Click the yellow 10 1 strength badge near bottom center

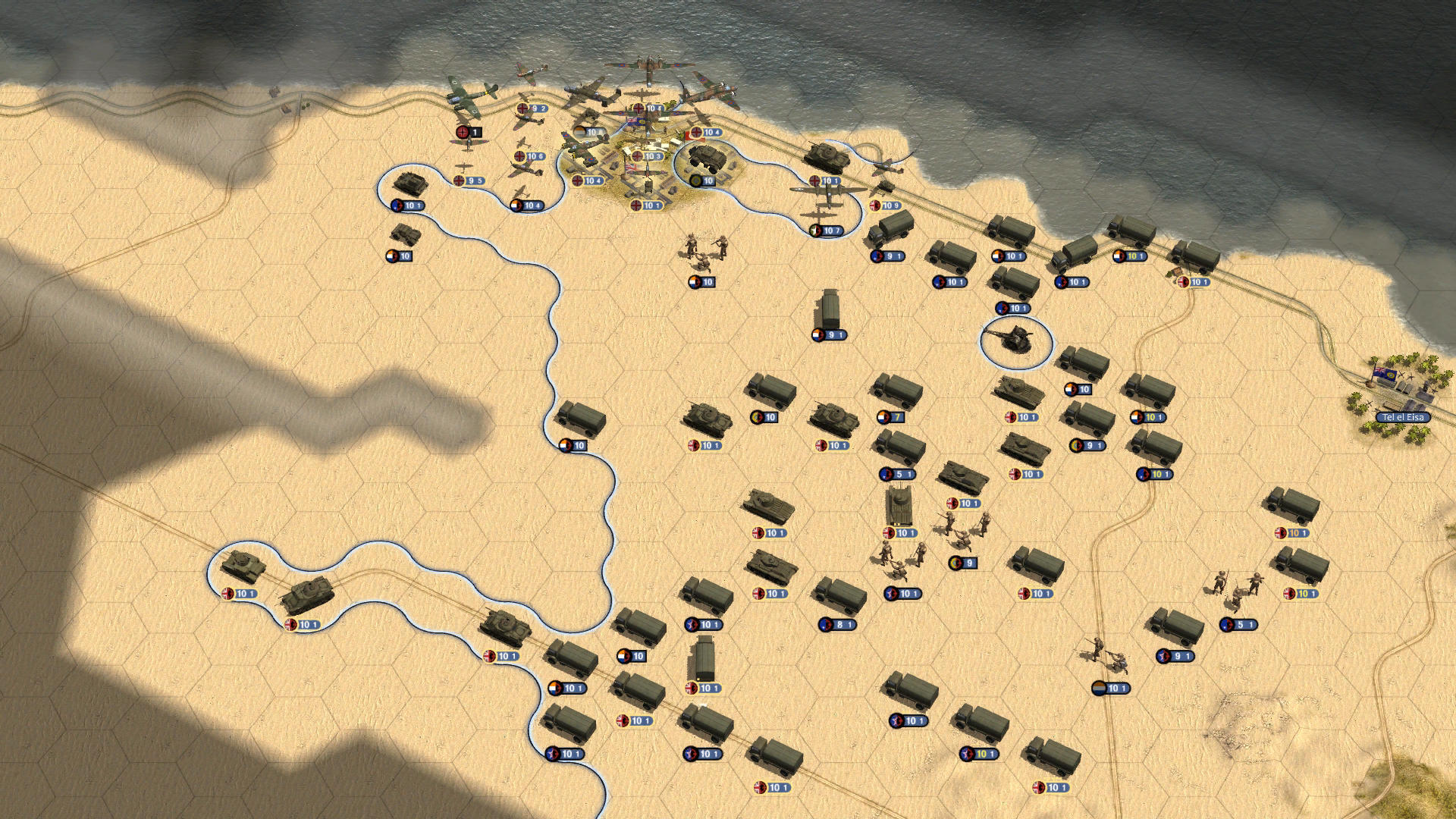point(981,754)
